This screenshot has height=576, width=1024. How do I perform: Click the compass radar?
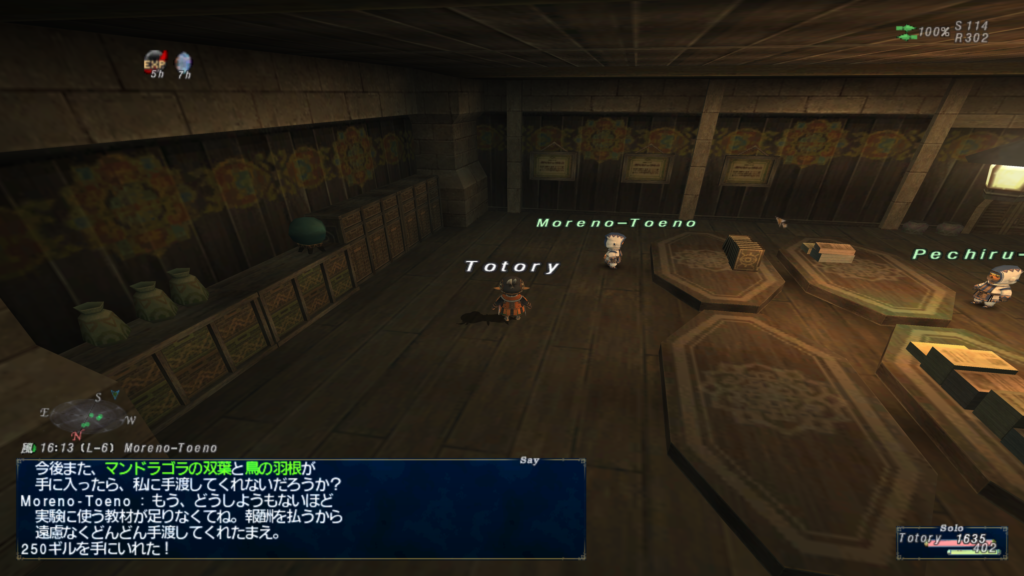(x=88, y=415)
